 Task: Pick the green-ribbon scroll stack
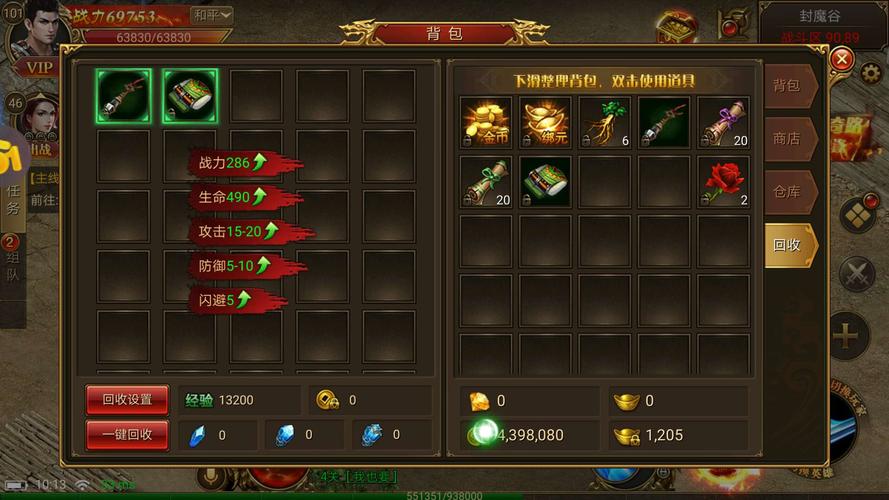coord(485,182)
